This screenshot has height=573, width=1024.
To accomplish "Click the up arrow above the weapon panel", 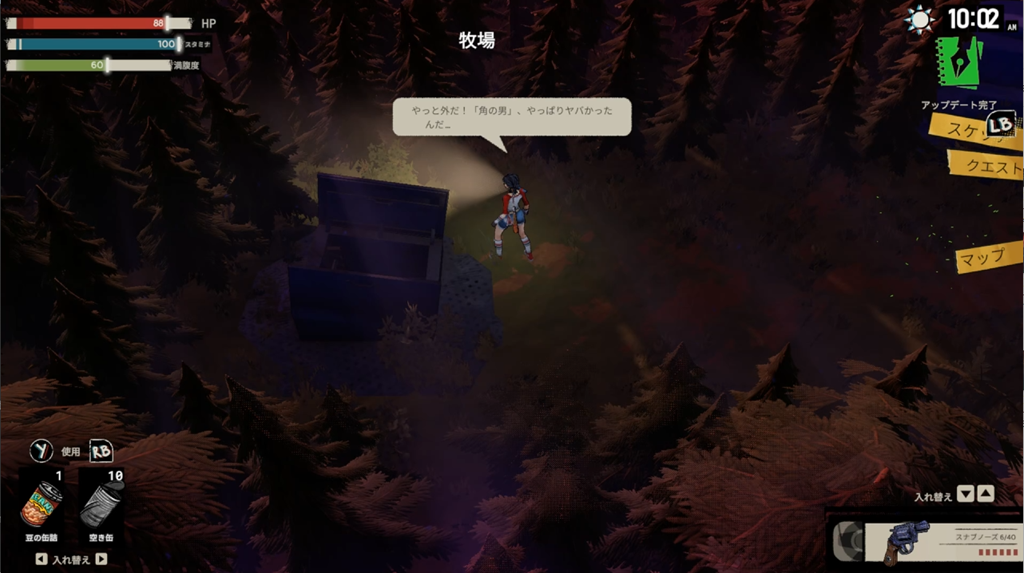I will coord(985,493).
